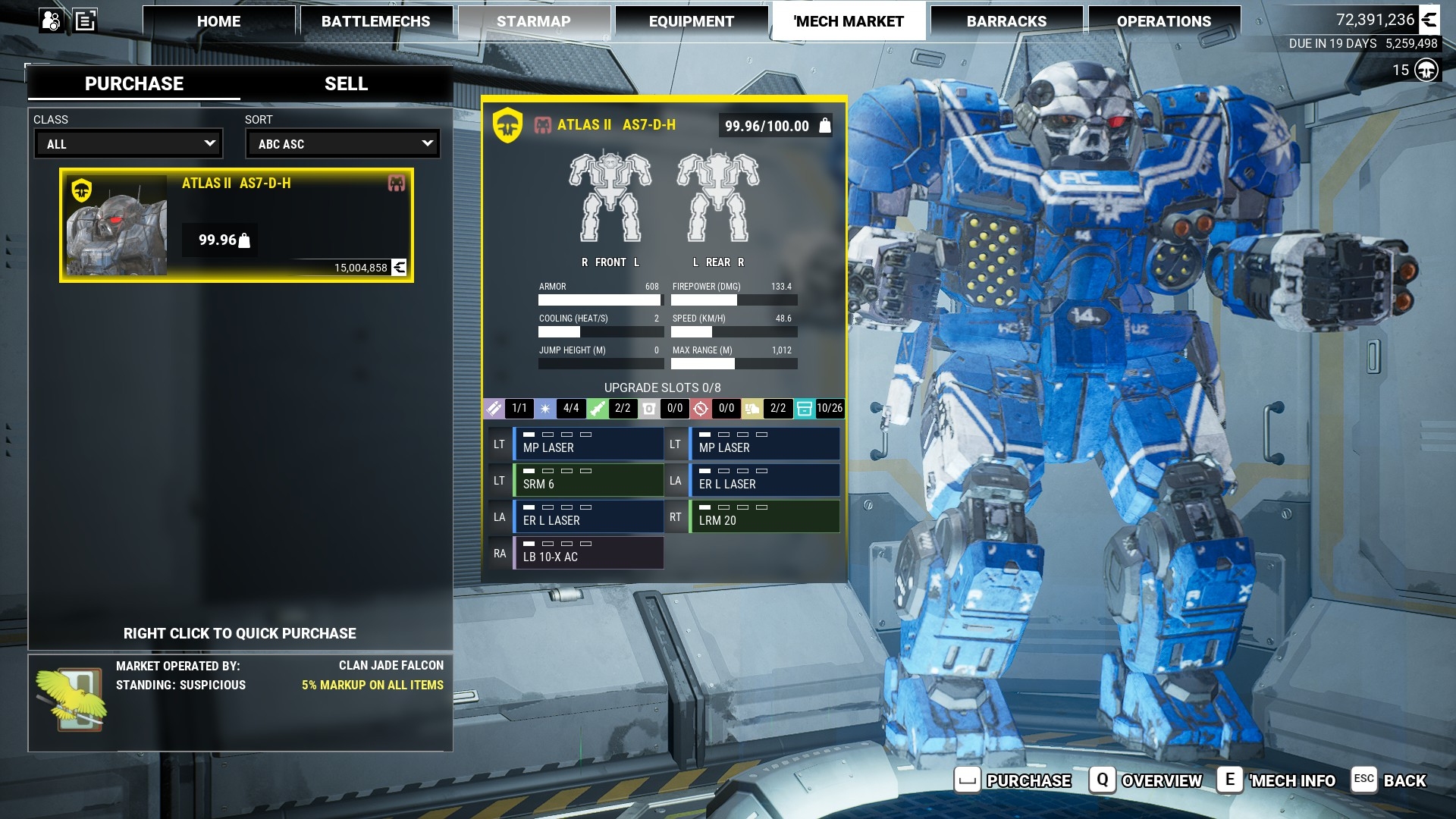Switch to the BattleMechs tab
This screenshot has width=1456, height=819.
(375, 21)
